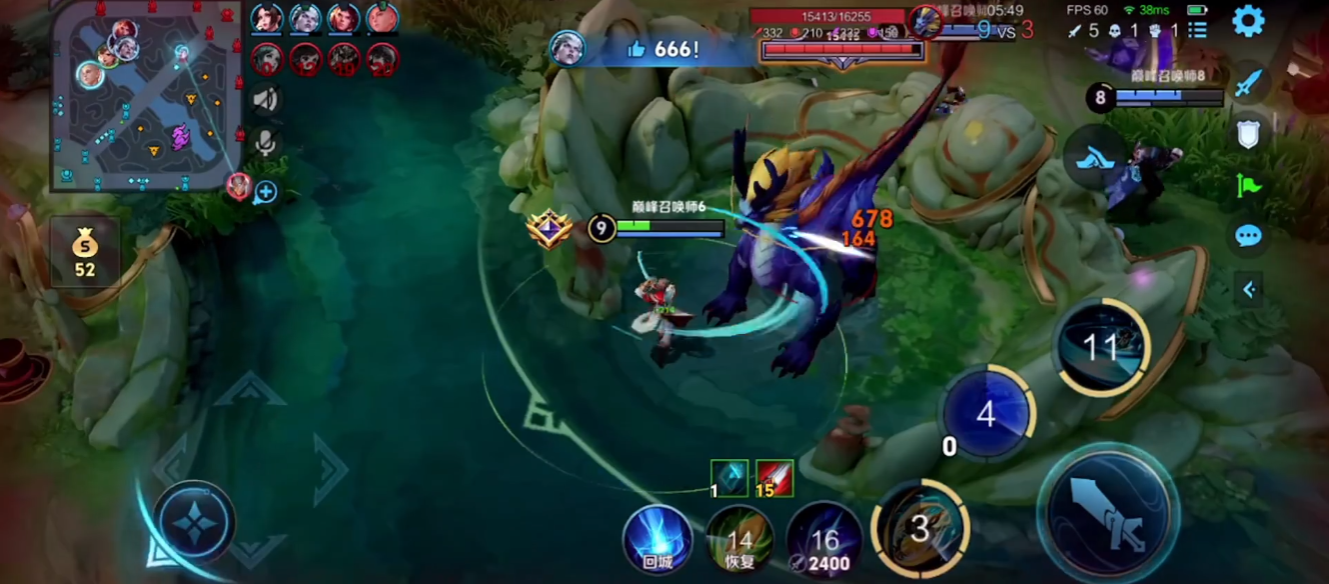The image size is (1329, 584).
Task: Toggle the speaker sound icon
Action: point(265,99)
